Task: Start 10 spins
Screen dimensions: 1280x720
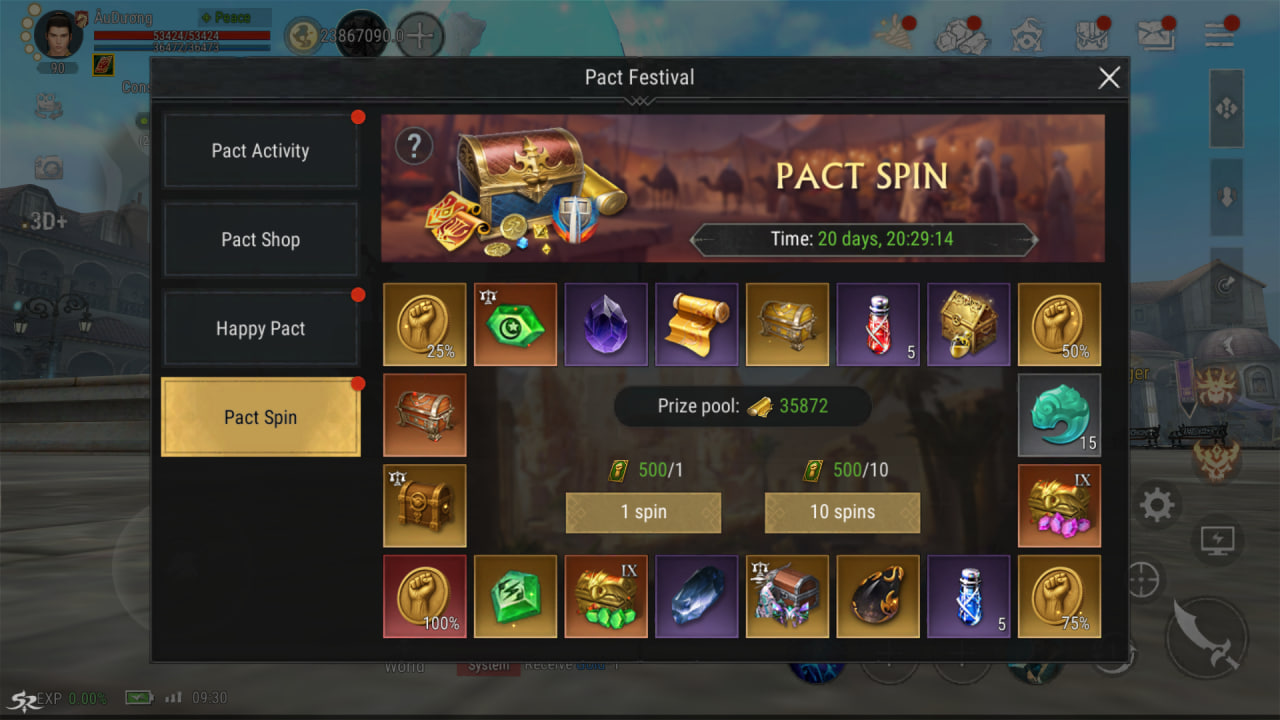Action: [842, 512]
